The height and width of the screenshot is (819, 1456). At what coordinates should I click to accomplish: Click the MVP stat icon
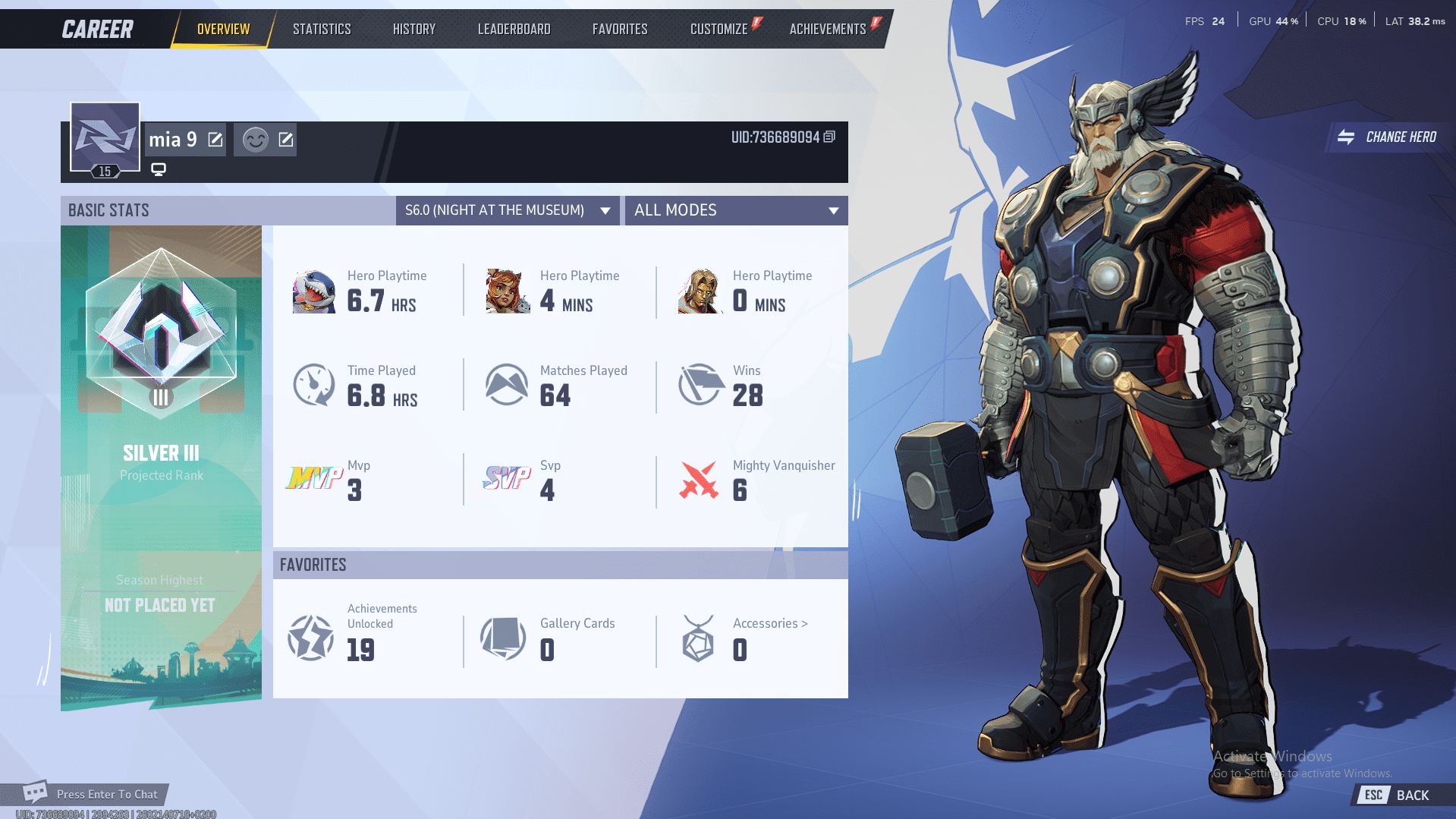pos(313,480)
